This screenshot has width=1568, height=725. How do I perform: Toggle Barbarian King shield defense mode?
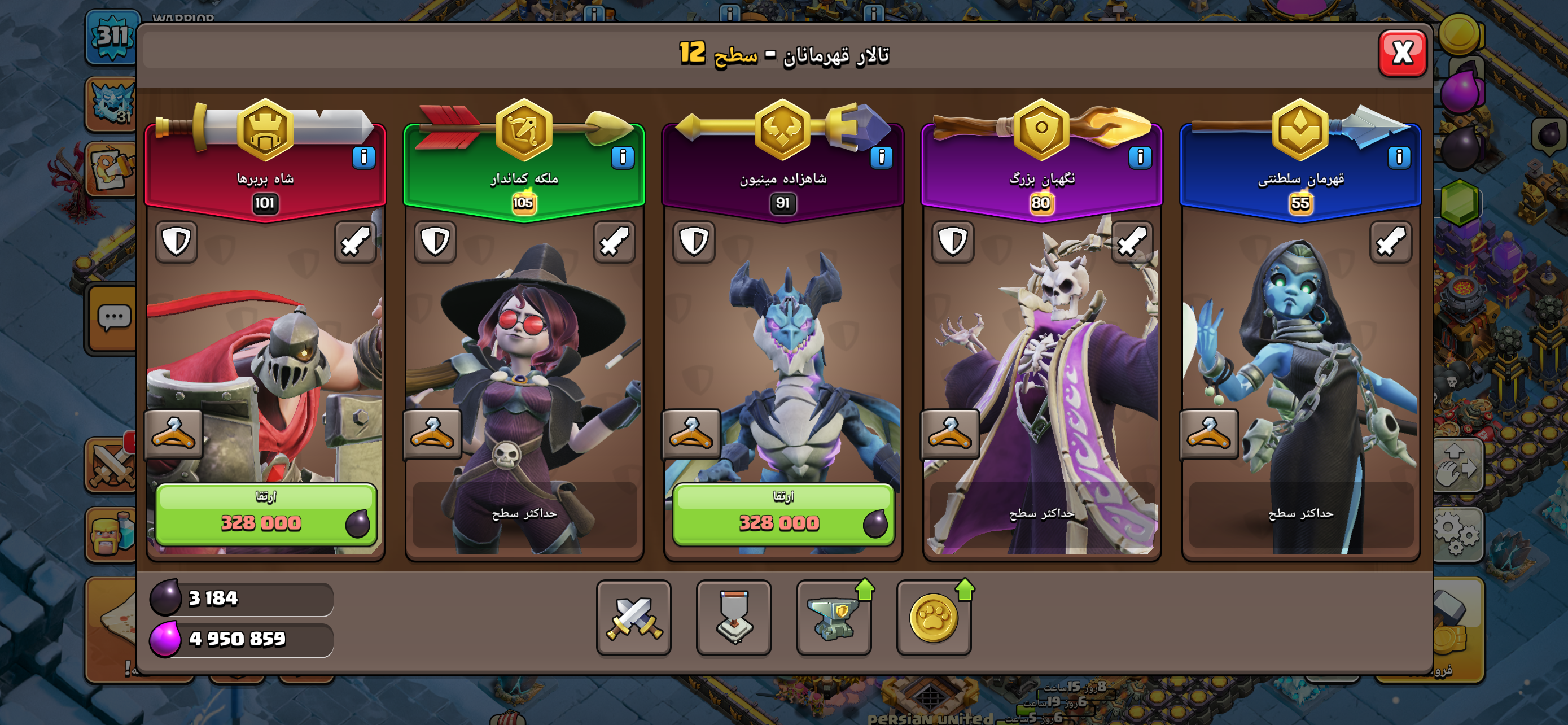click(x=177, y=242)
